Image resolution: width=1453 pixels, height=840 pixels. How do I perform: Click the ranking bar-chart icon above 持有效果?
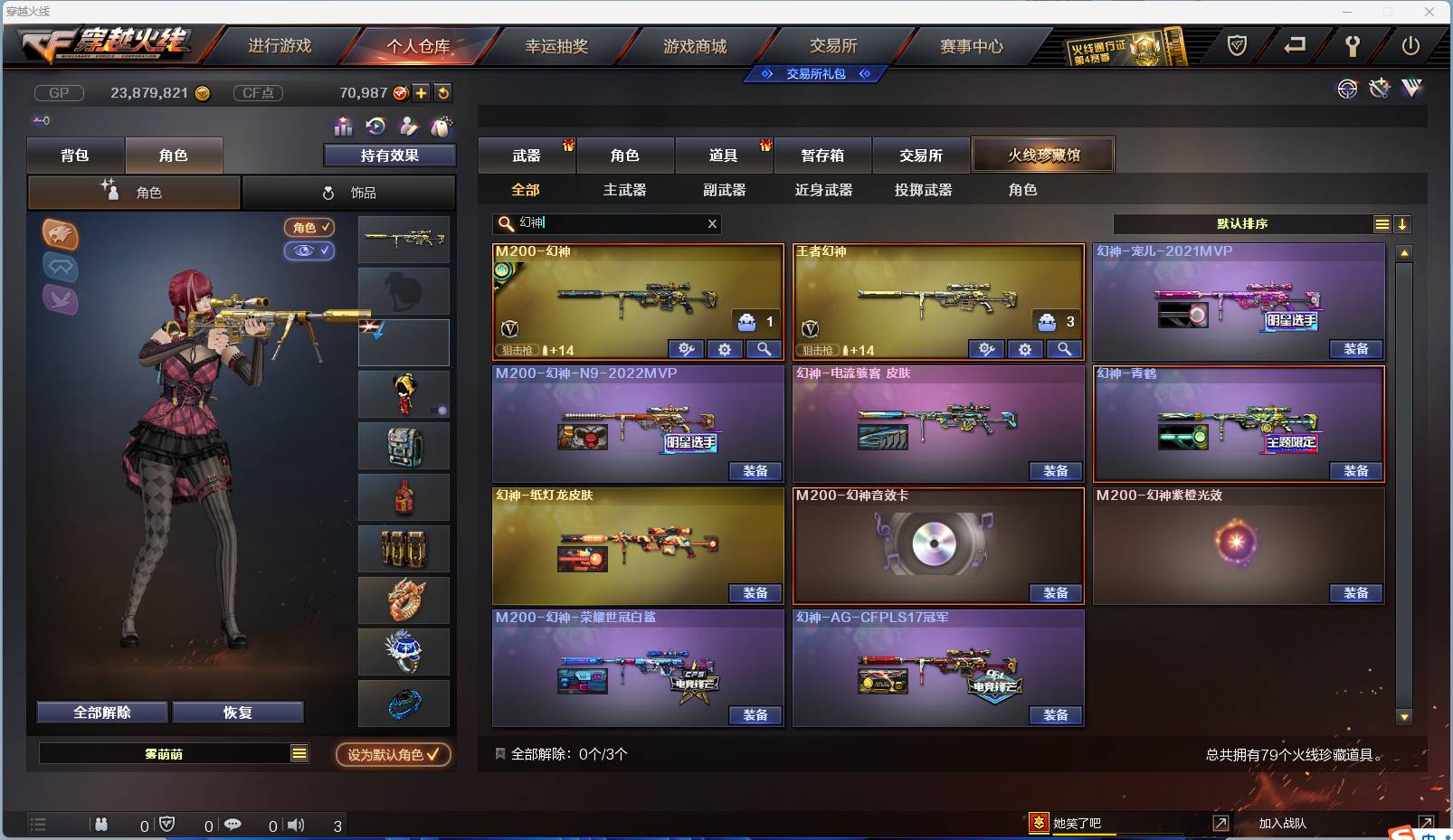[342, 126]
